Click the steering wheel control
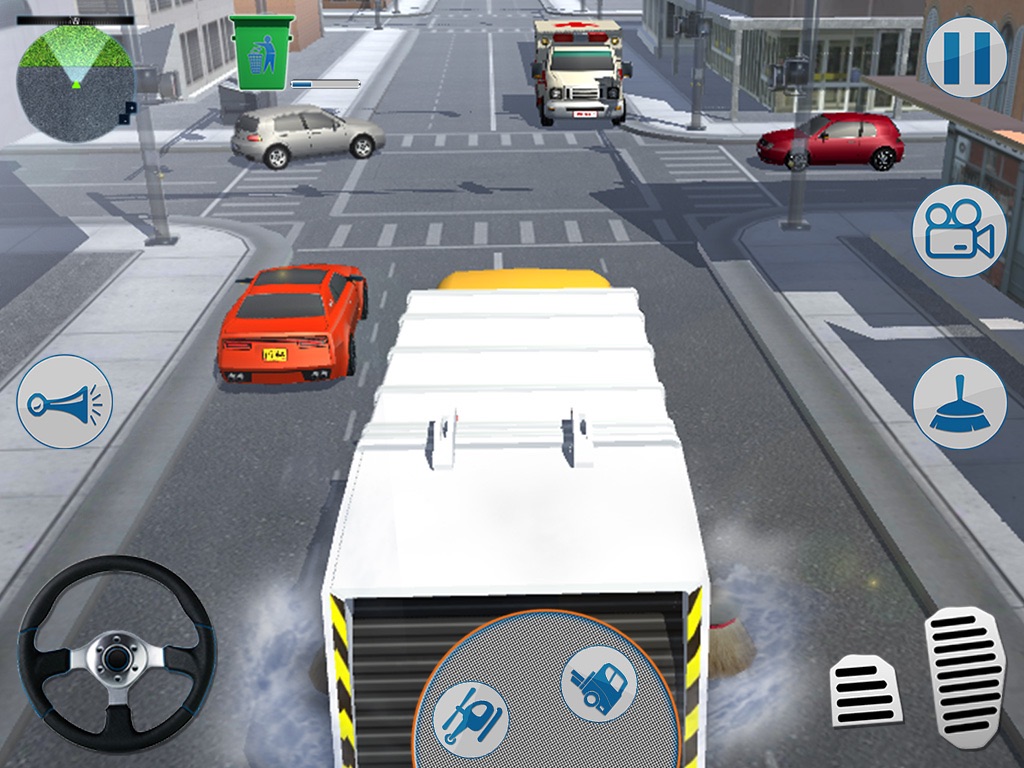 [117, 659]
